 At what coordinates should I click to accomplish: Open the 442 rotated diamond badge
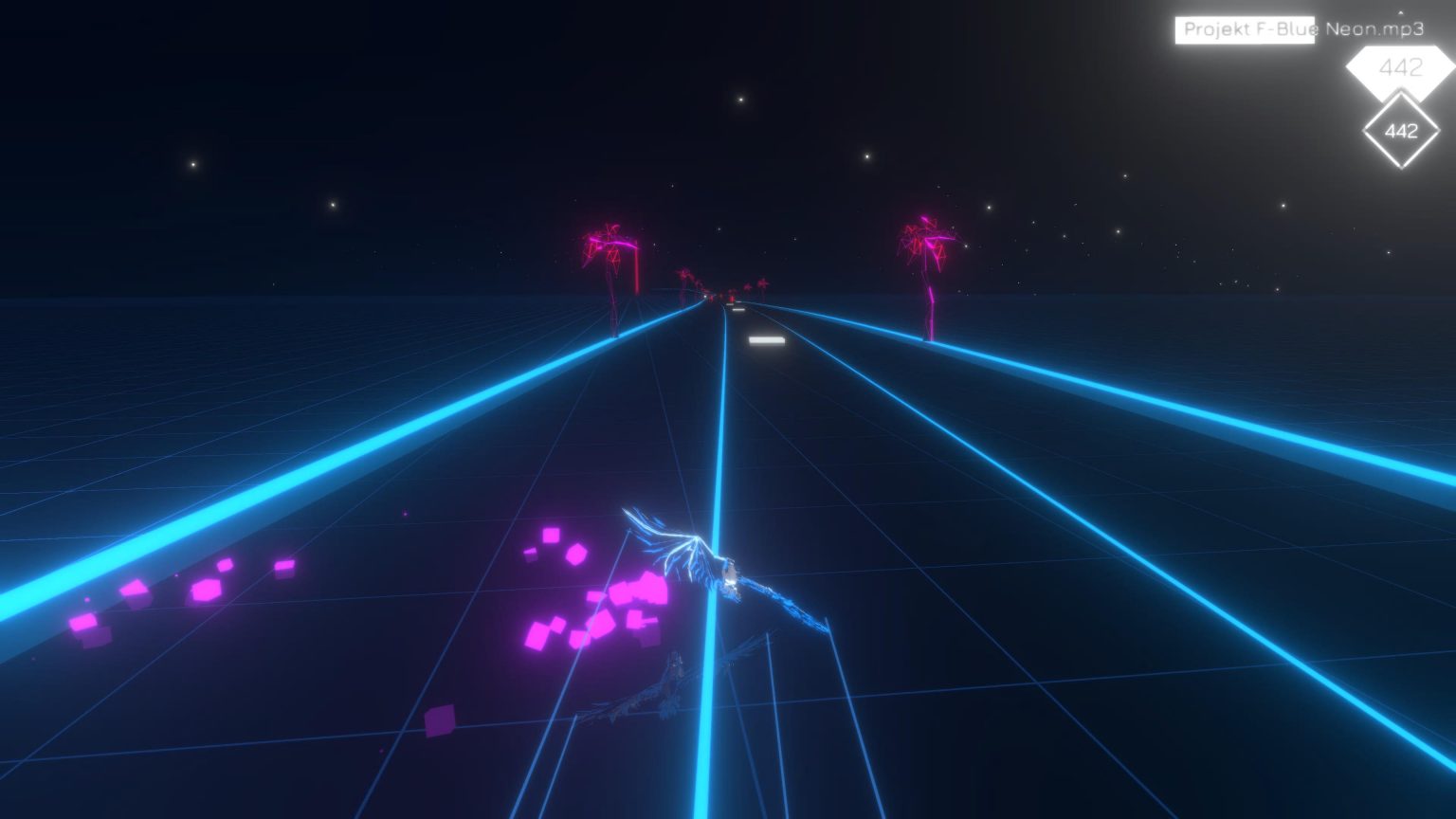[x=1400, y=129]
